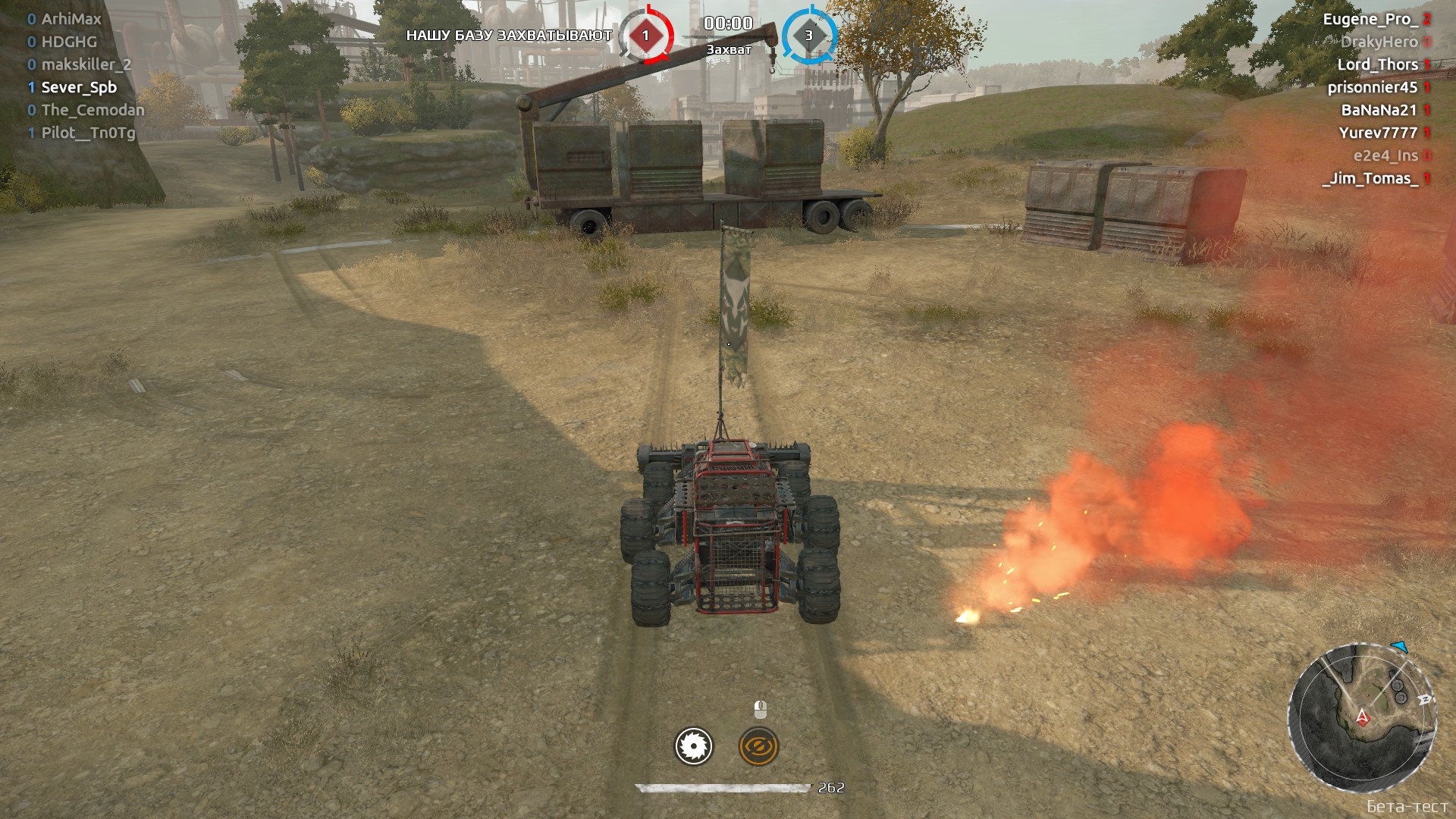
Task: Select enemy Yurev7777 in scoreboard
Action: [x=1377, y=133]
